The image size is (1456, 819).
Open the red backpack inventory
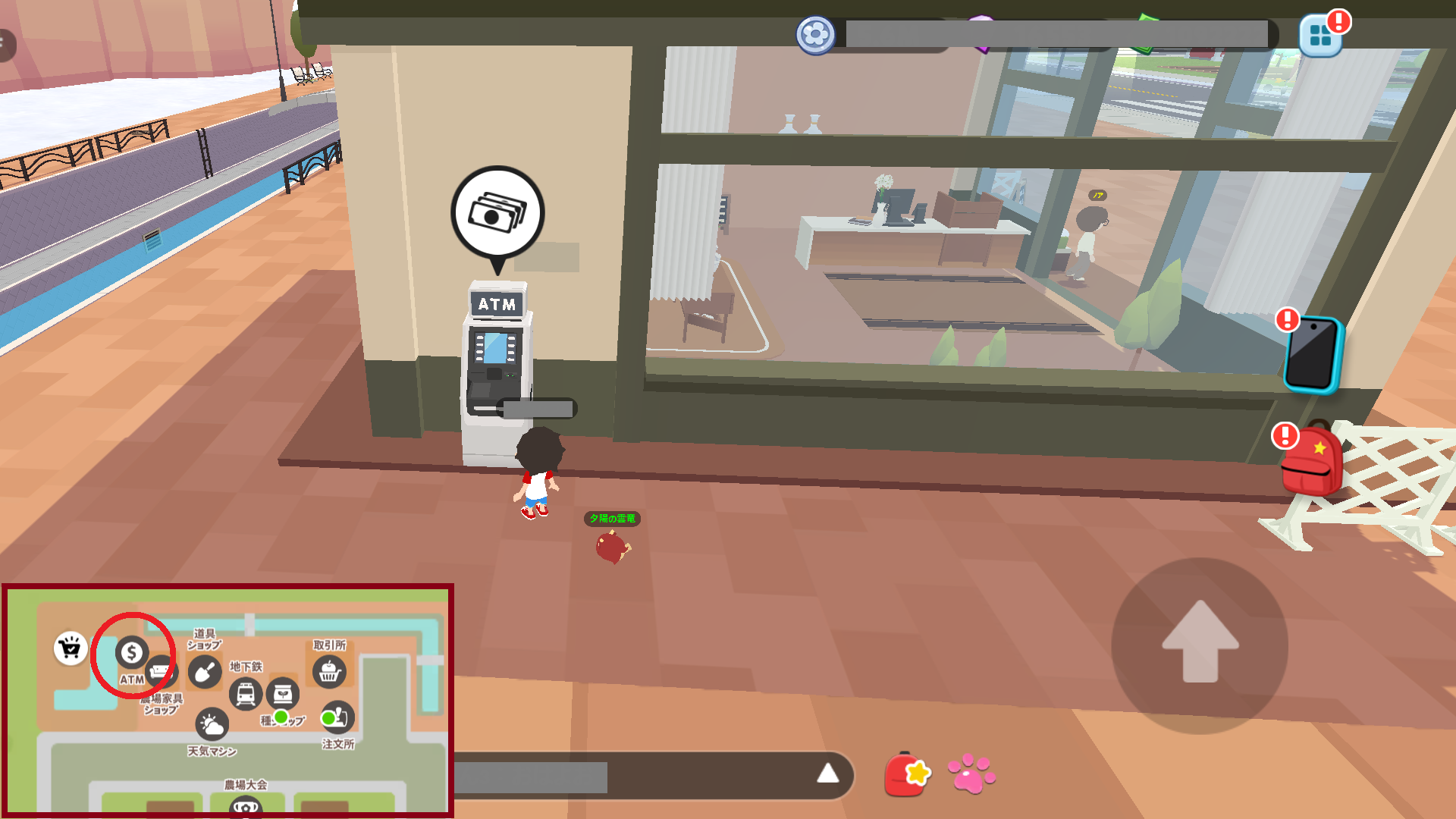pos(1311,461)
